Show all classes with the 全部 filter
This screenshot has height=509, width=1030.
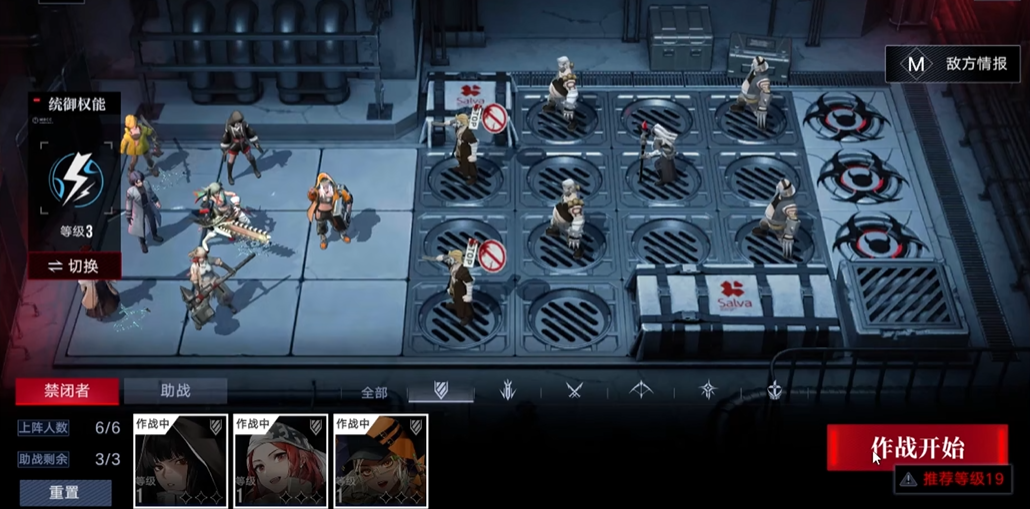(x=373, y=392)
